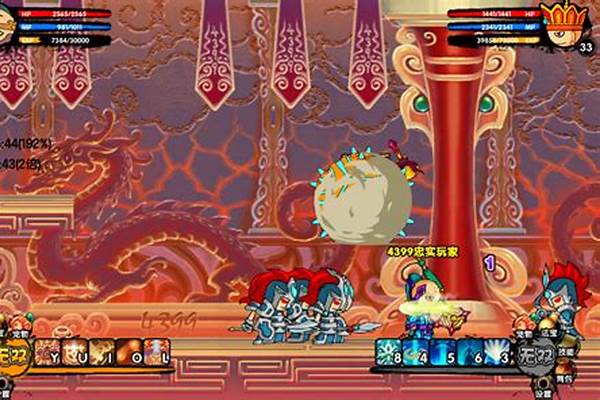This screenshot has width=600, height=400.
Task: Cast the fire orb skill marked O
Action: tap(130, 352)
